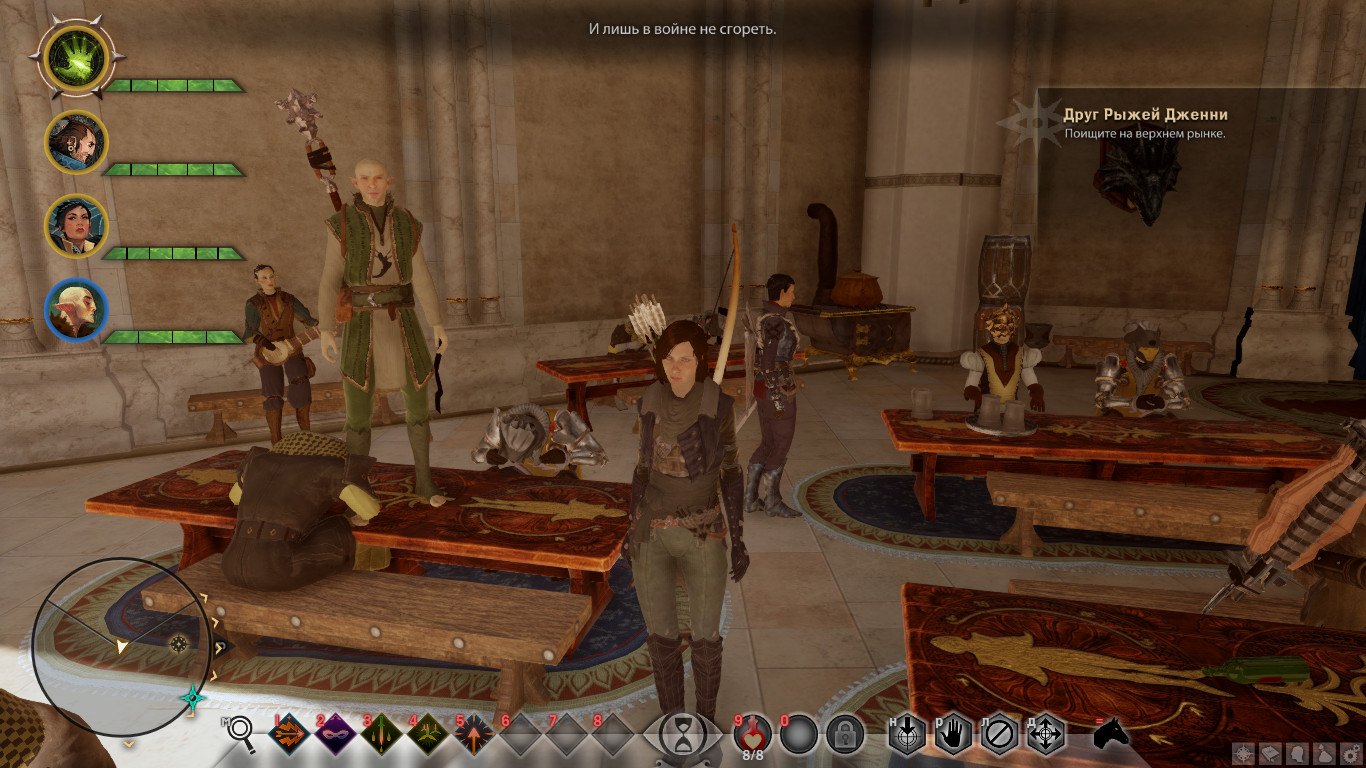Open the Red Jenny's Friend quest tracker
The height and width of the screenshot is (768, 1366).
1146,123
